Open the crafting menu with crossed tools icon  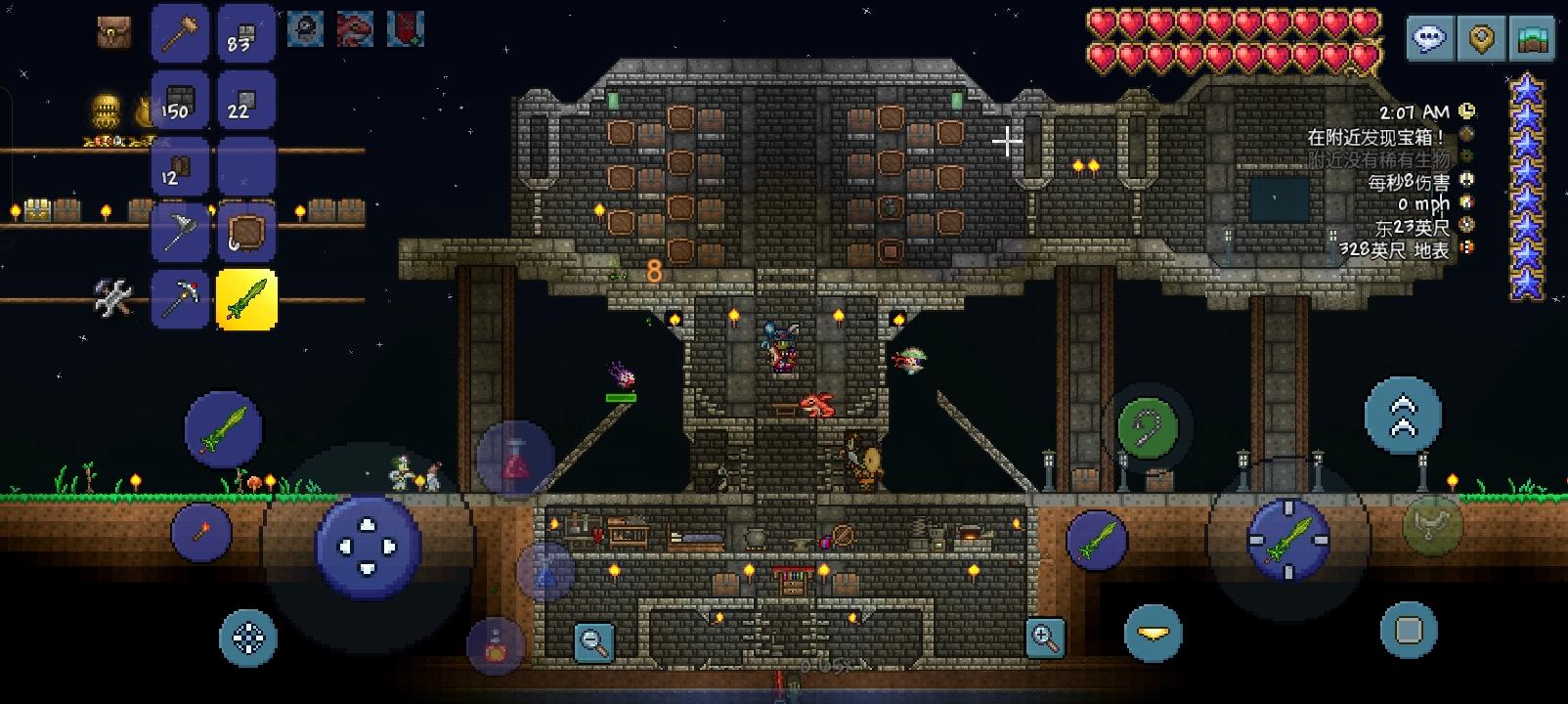[112, 297]
